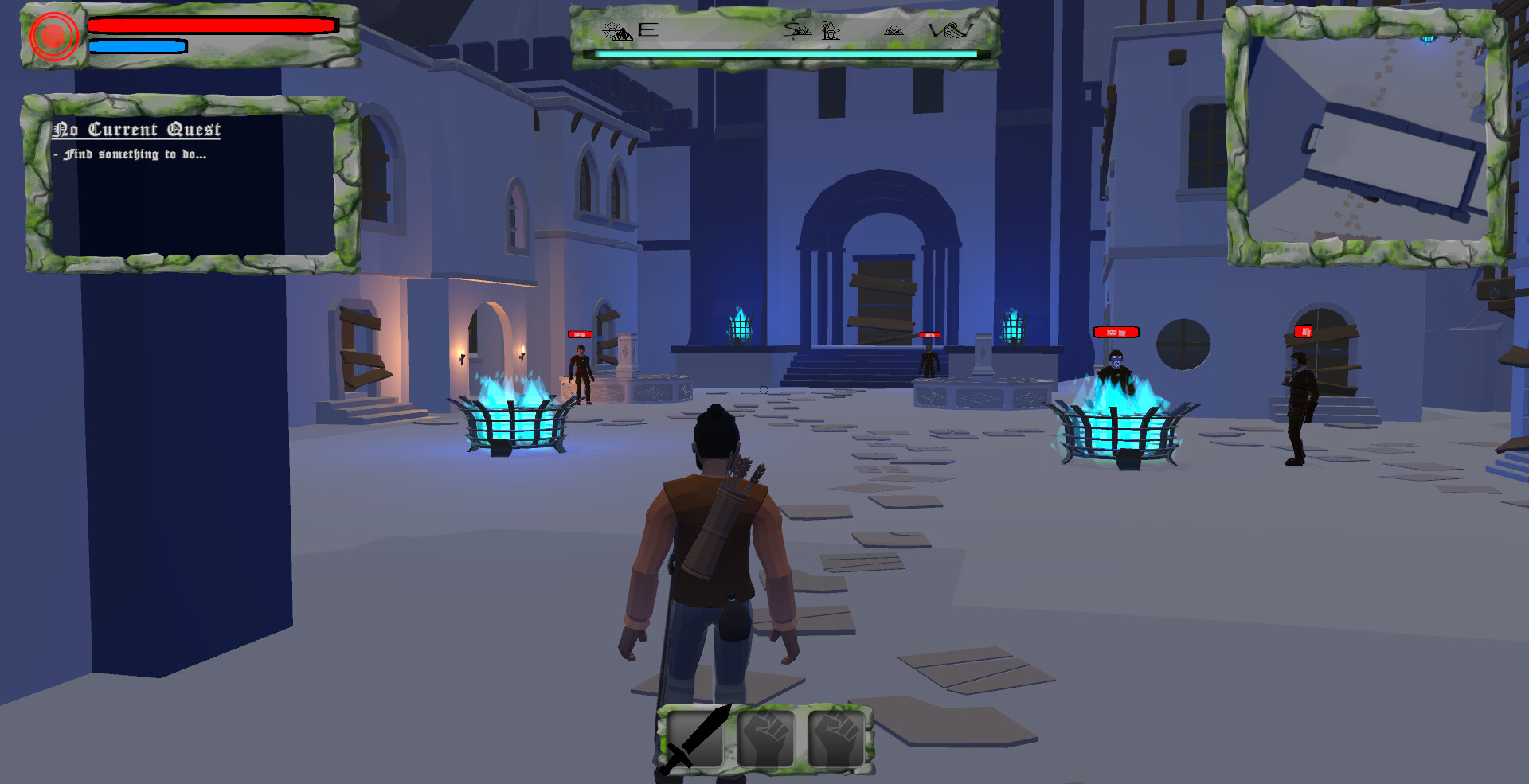Click the blue mana bar

(137, 46)
